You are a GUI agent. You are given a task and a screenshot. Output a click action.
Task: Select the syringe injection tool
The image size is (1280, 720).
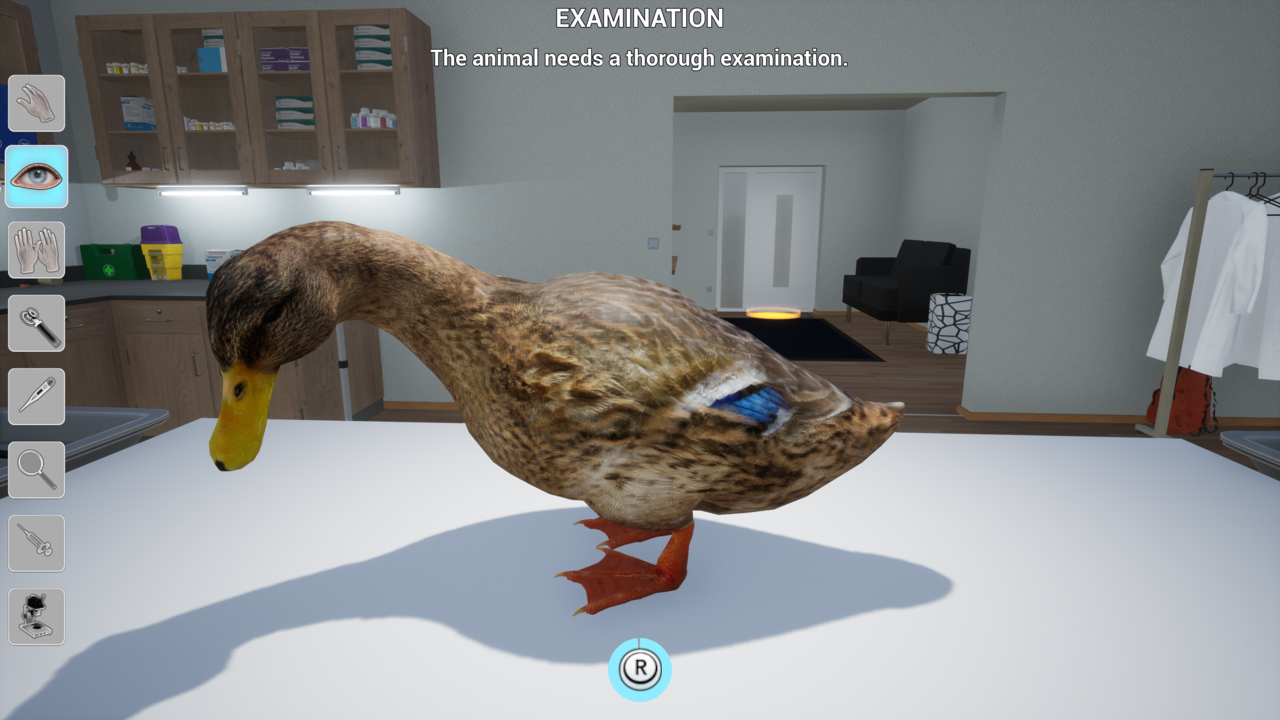tap(37, 543)
